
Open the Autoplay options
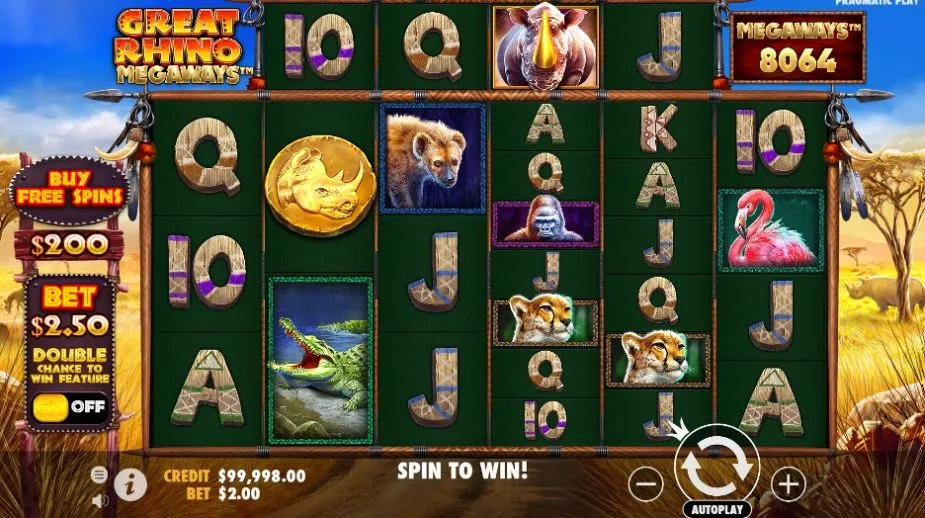coord(717,508)
